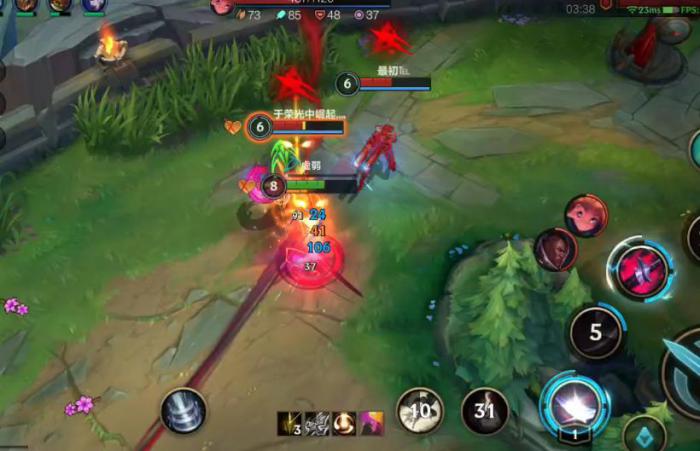Screen dimensions: 700x451
Task: Tap the basic attack sword button
Action: [x=686, y=370]
